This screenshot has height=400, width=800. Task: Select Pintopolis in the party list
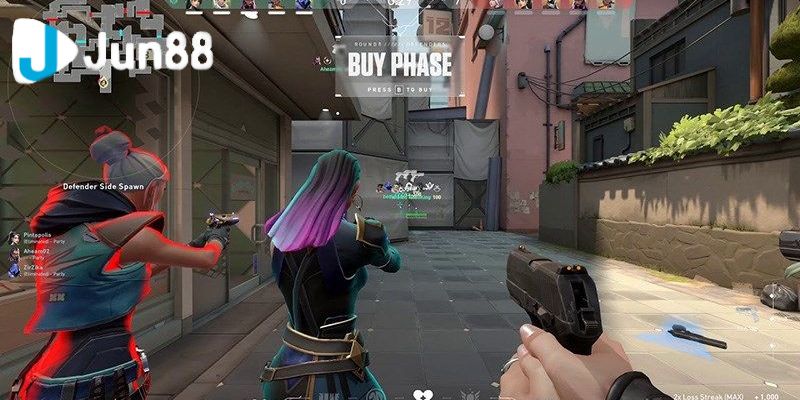(x=36, y=235)
